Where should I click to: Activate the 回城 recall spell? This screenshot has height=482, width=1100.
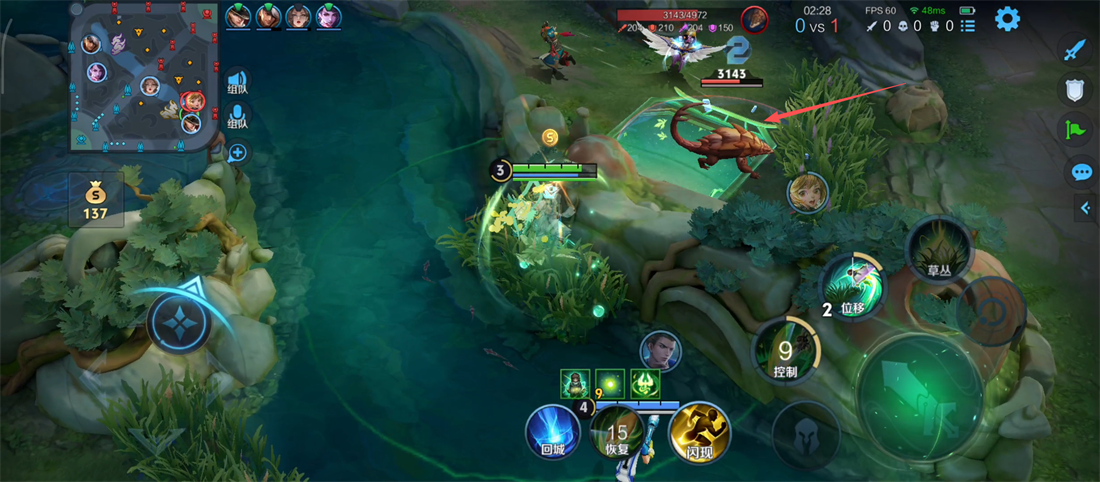pyautogui.click(x=553, y=432)
